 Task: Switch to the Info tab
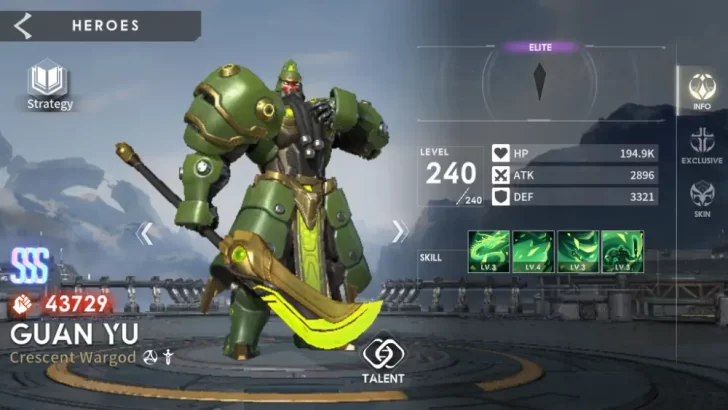click(x=702, y=90)
